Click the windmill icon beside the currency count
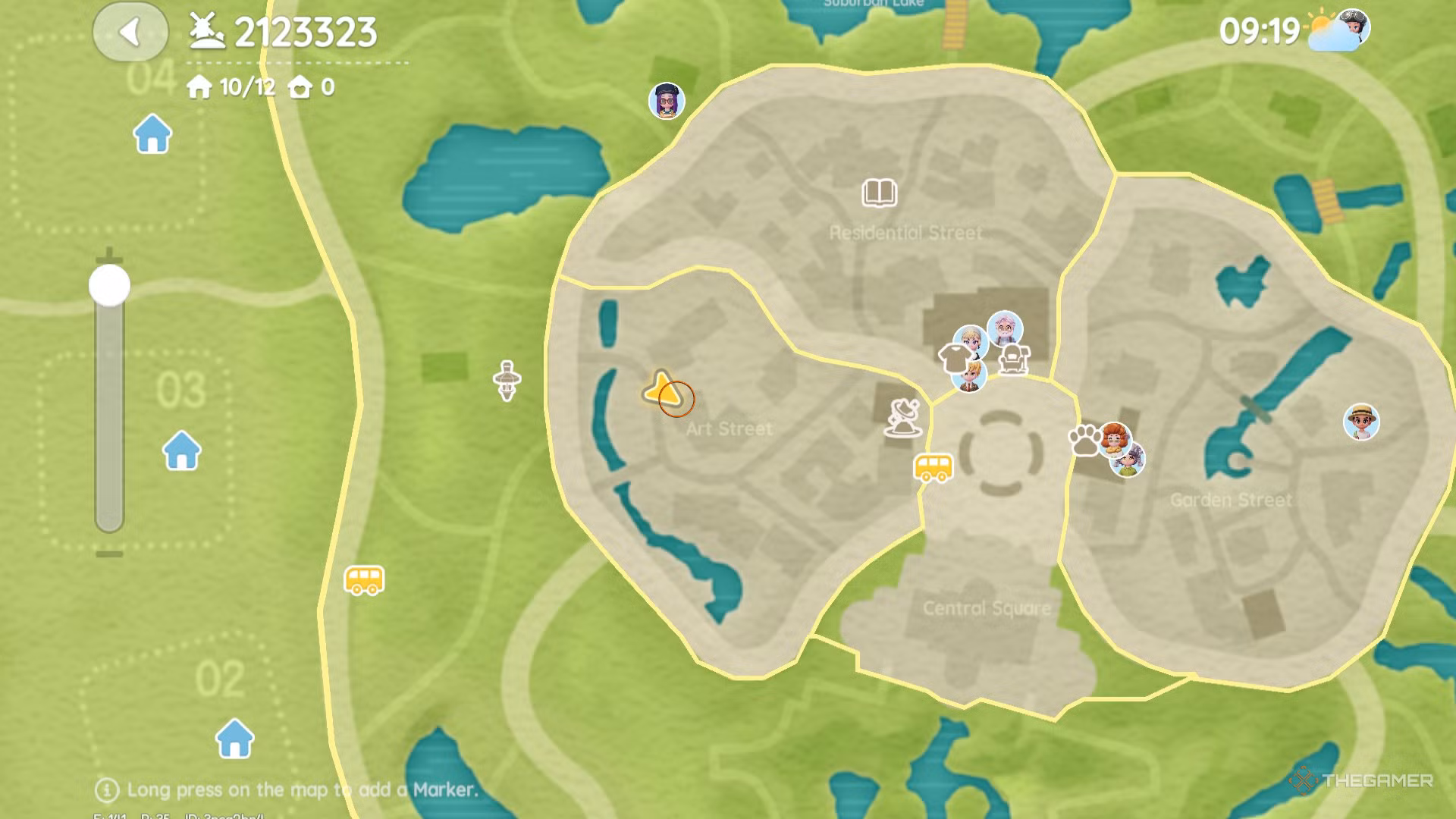The height and width of the screenshot is (819, 1456). pyautogui.click(x=206, y=31)
